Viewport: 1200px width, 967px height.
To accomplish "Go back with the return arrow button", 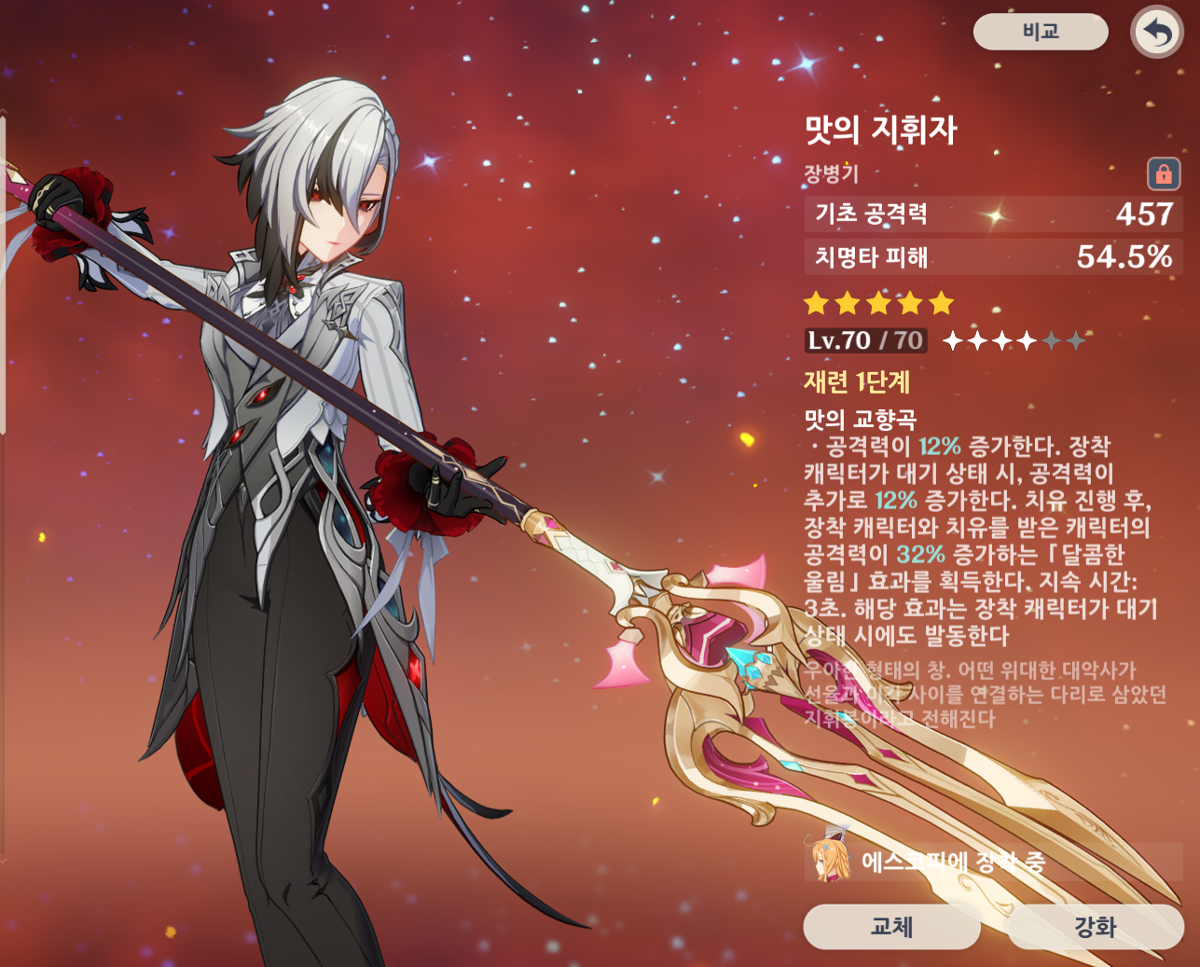I will (1156, 33).
